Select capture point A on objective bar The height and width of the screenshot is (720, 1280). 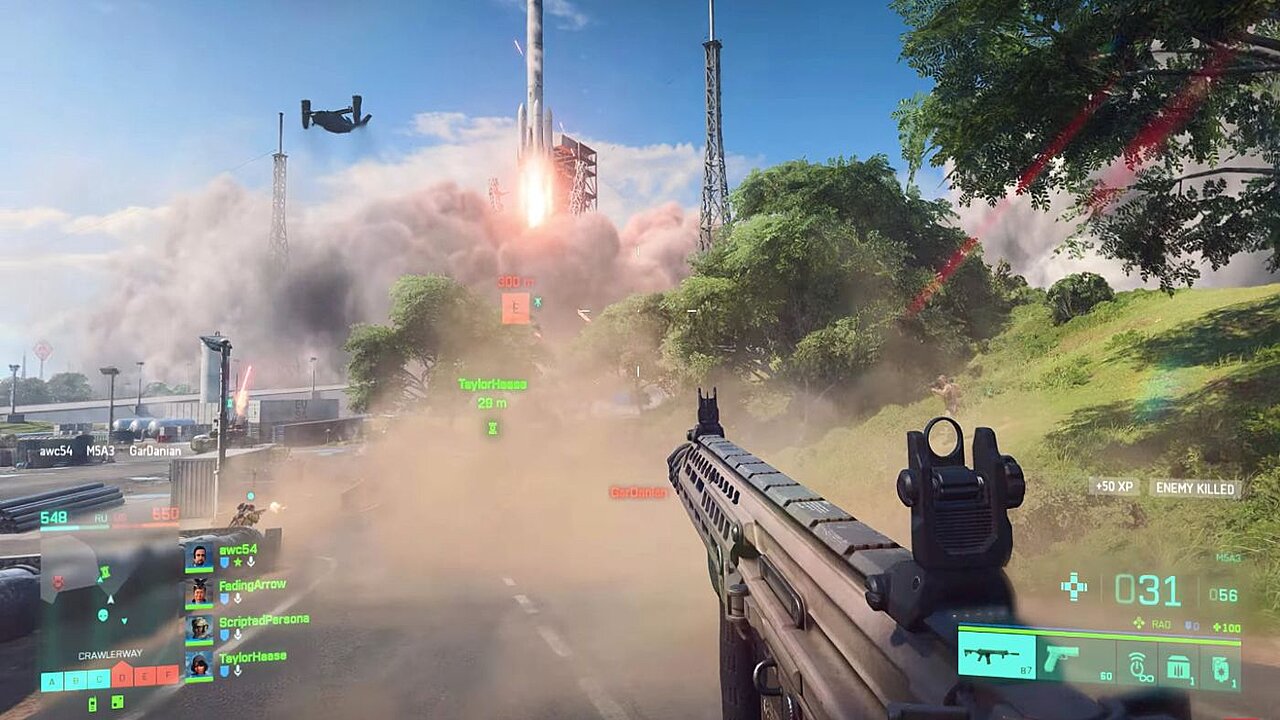52,681
